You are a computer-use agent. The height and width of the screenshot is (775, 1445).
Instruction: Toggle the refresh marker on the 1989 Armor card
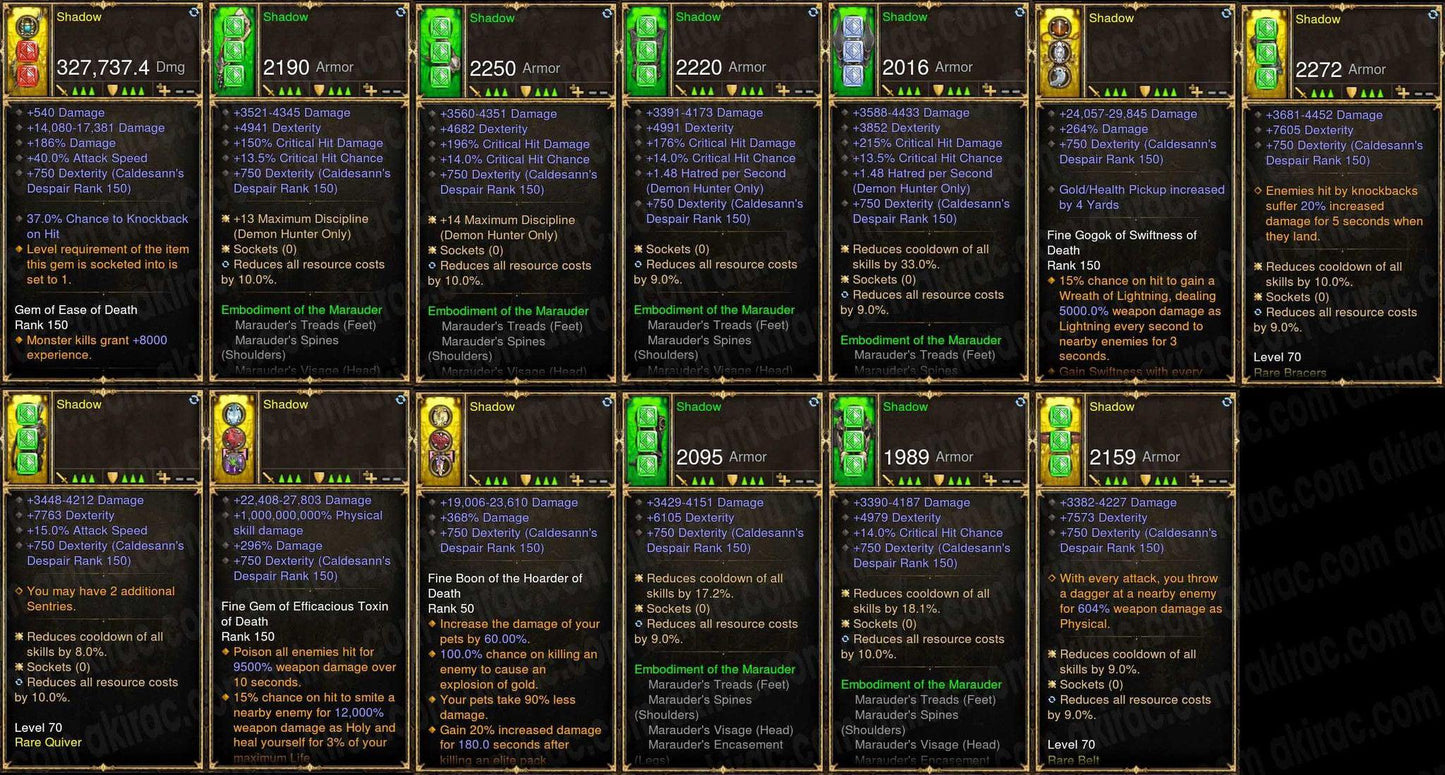[1019, 404]
